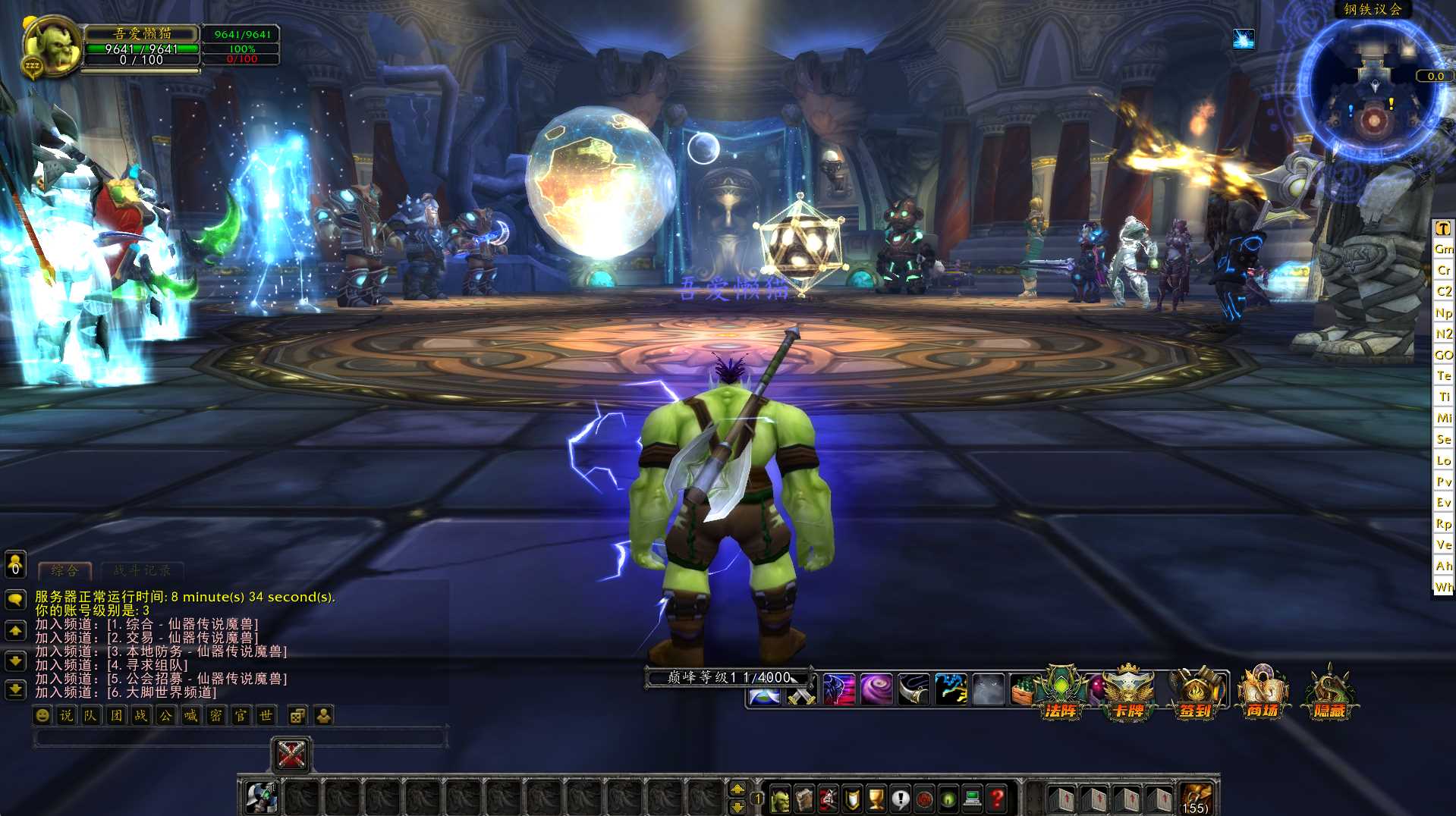The height and width of the screenshot is (816, 1456).
Task: Select the player portrait frame
Action: click(x=52, y=47)
